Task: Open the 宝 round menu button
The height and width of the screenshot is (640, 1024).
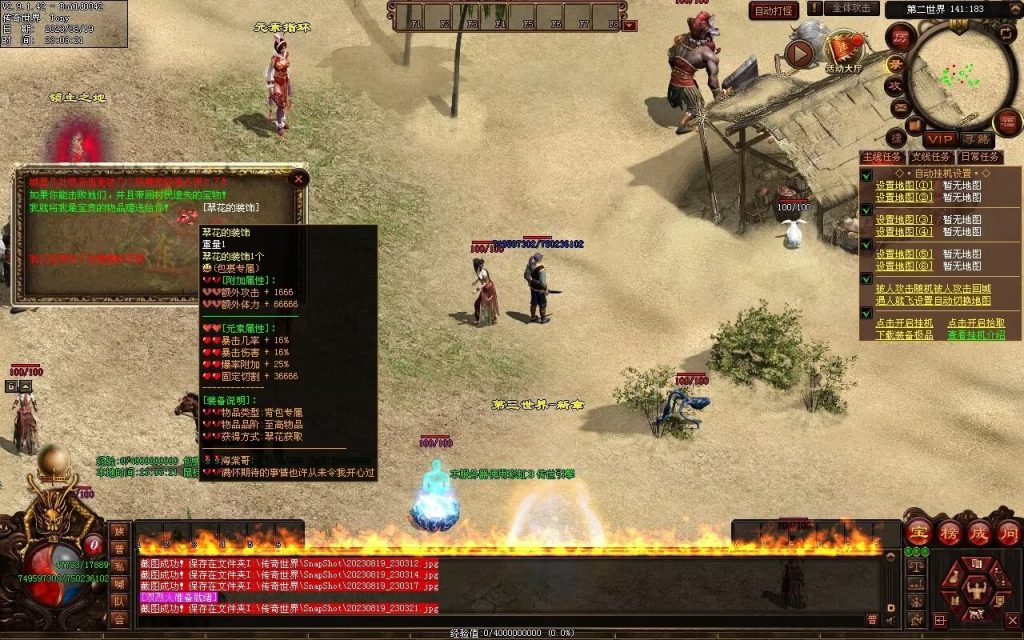Action: coord(920,532)
